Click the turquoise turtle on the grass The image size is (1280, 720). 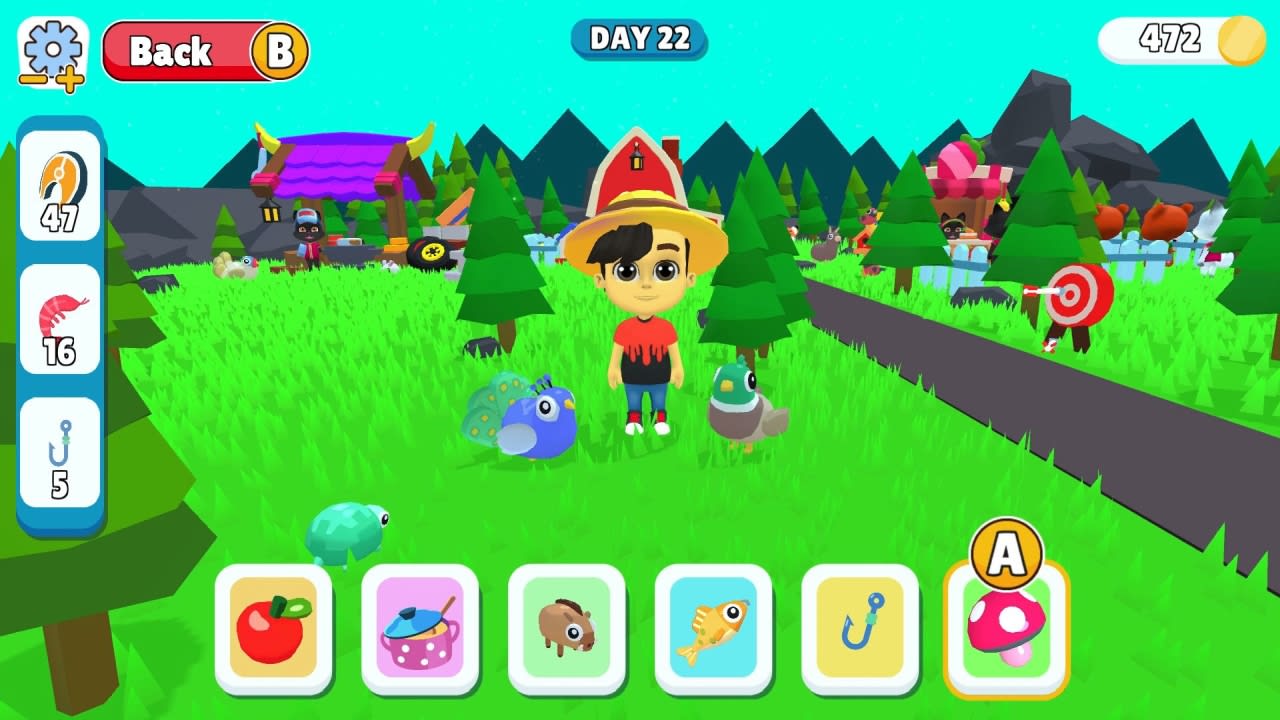[345, 532]
